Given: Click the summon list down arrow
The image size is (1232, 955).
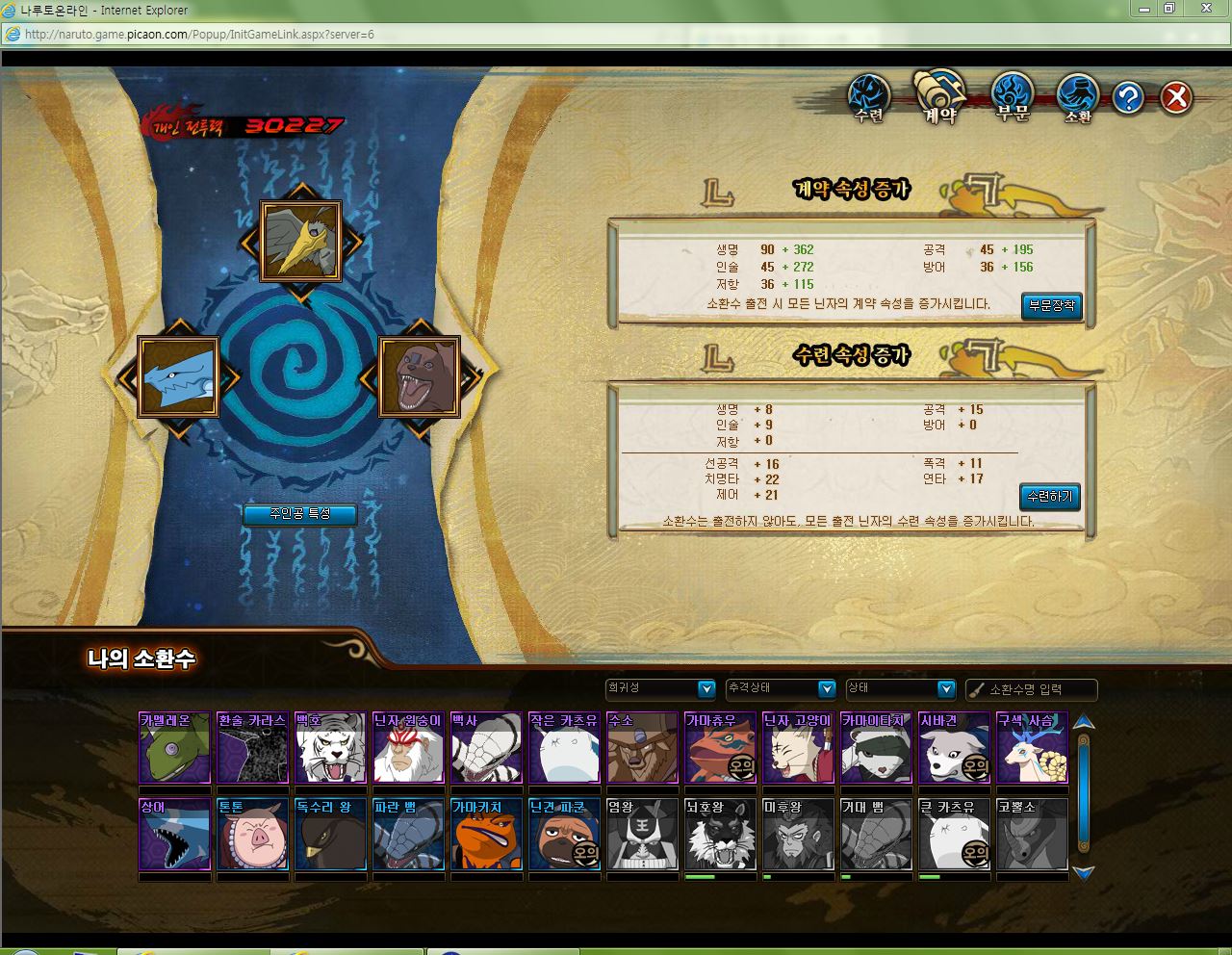Looking at the screenshot, I should pos(1084,873).
